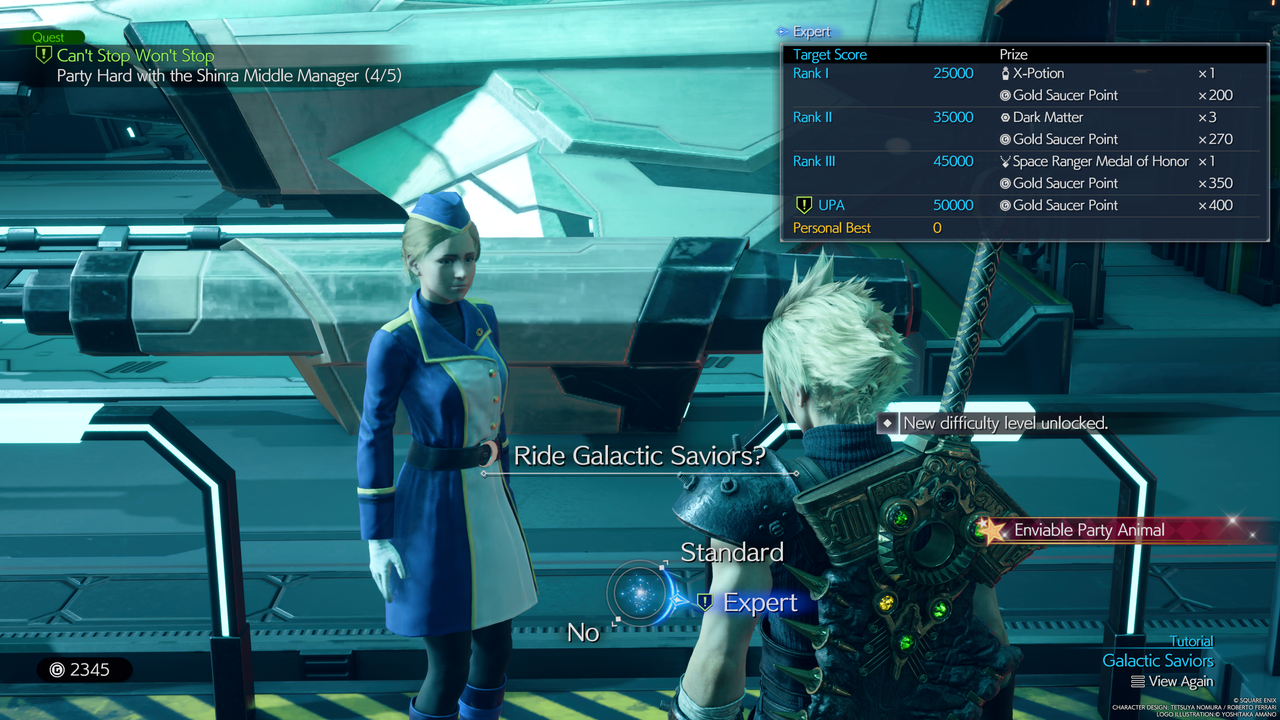
Task: Click the Personal Best score value
Action: [937, 228]
